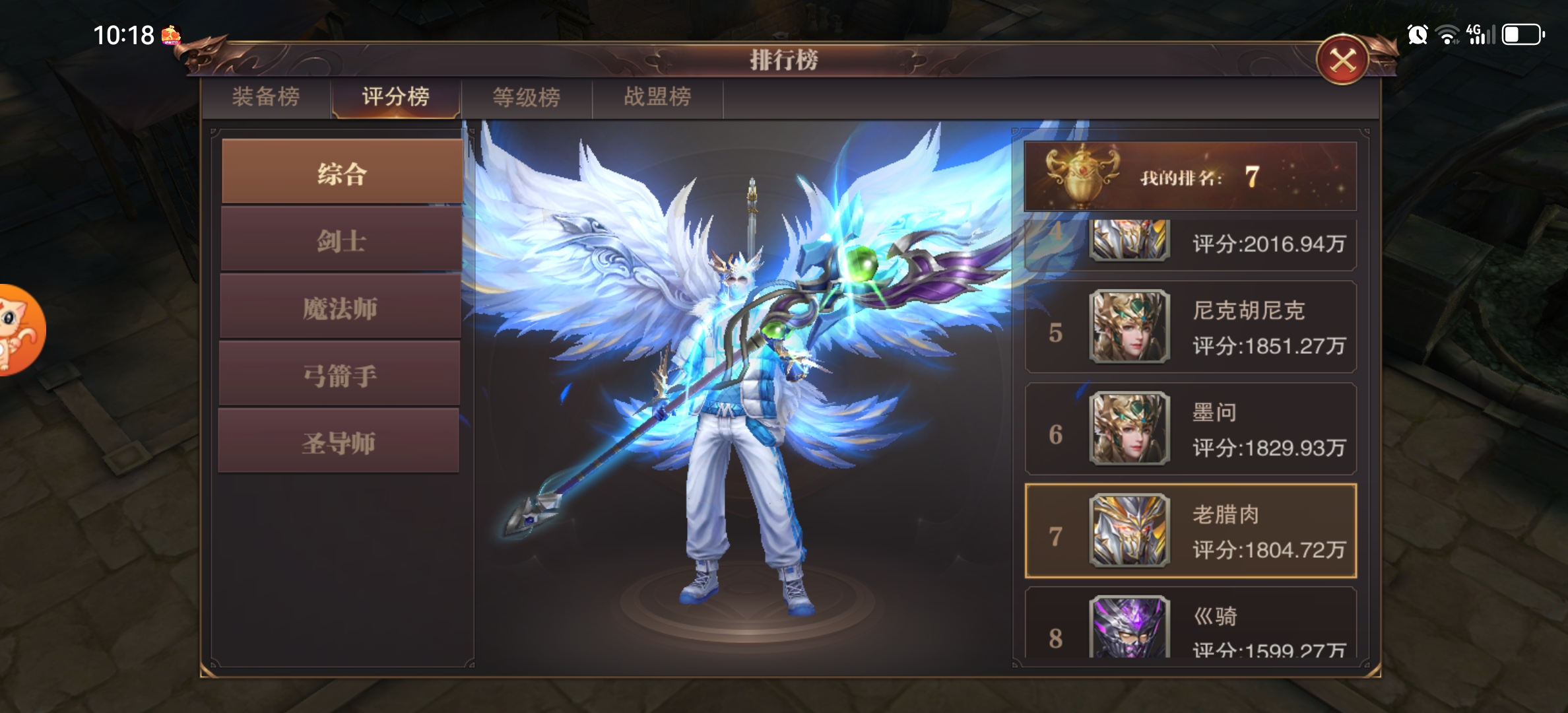Tap the orange cat floating assistant icon

pyautogui.click(x=20, y=330)
